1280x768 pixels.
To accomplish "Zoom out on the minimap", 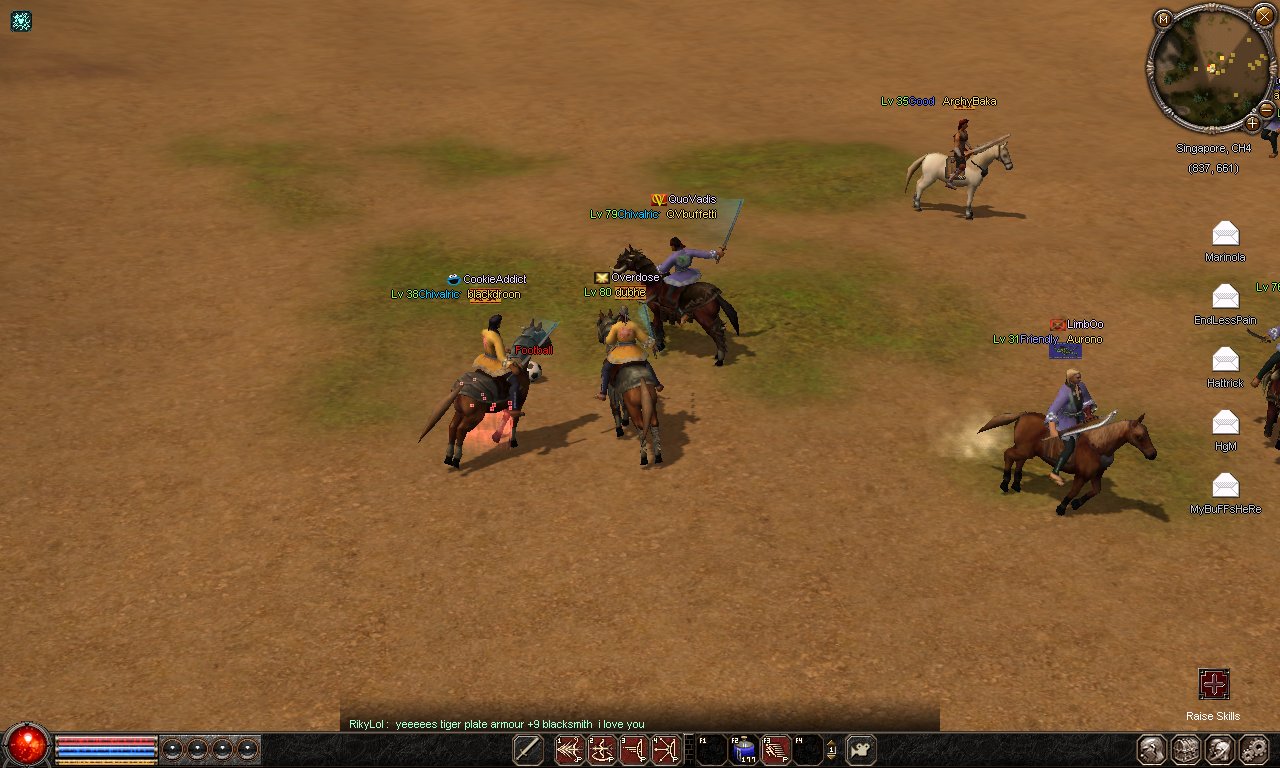I will coord(1266,109).
